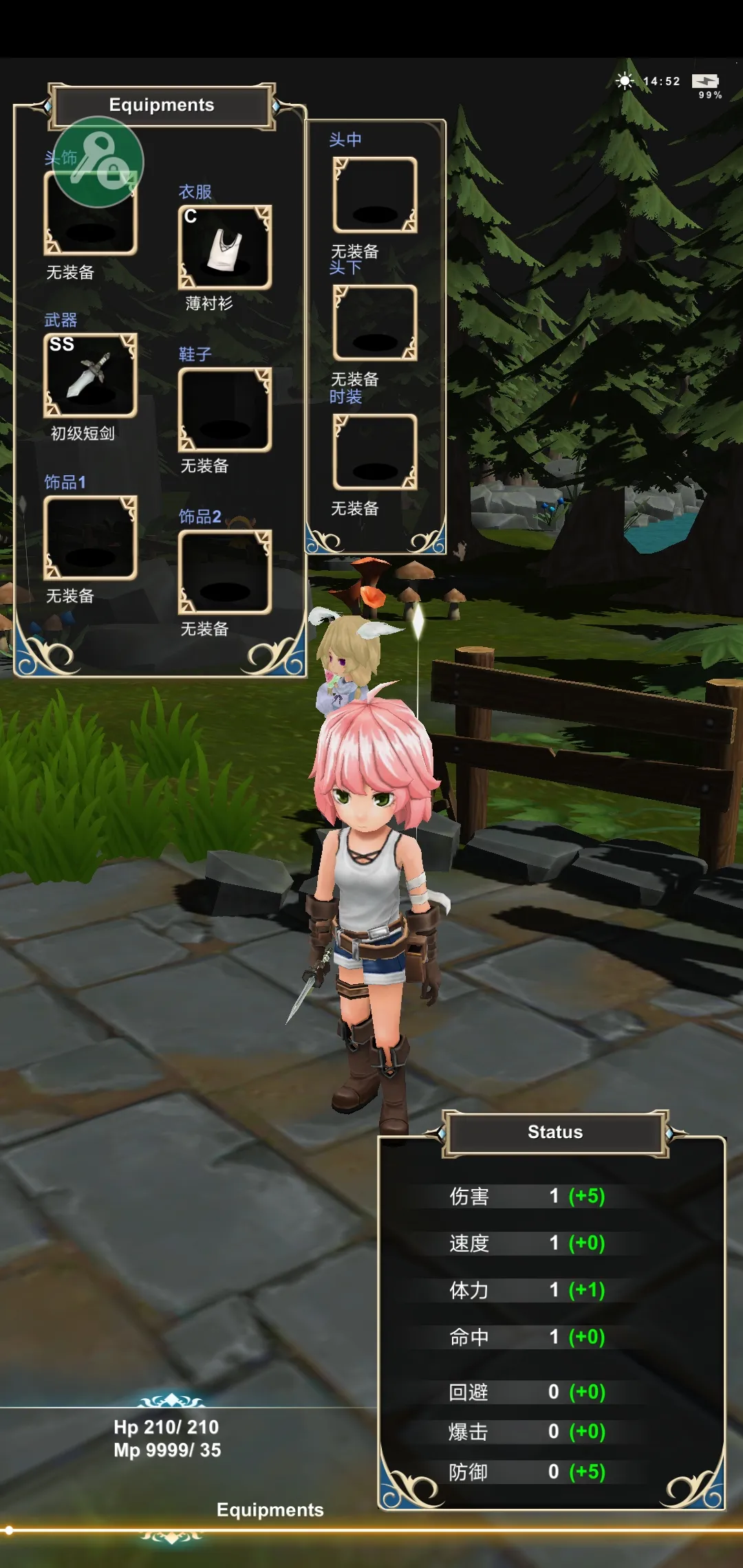Screen dimensions: 743x1568
Task: Open the empty 鞋子 shoes slot
Action: (225, 410)
